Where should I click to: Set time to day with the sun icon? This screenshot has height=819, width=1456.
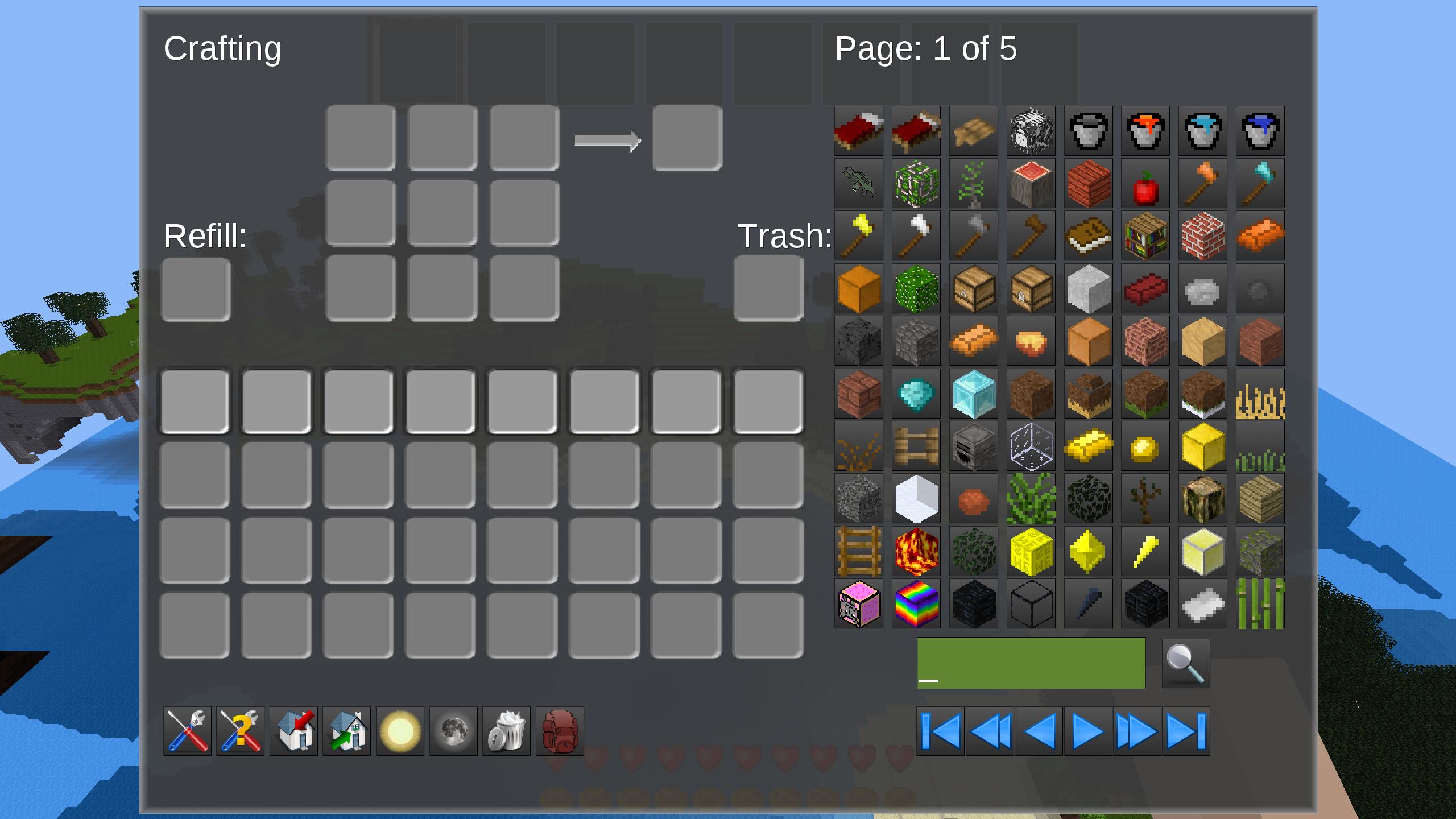coord(399,731)
